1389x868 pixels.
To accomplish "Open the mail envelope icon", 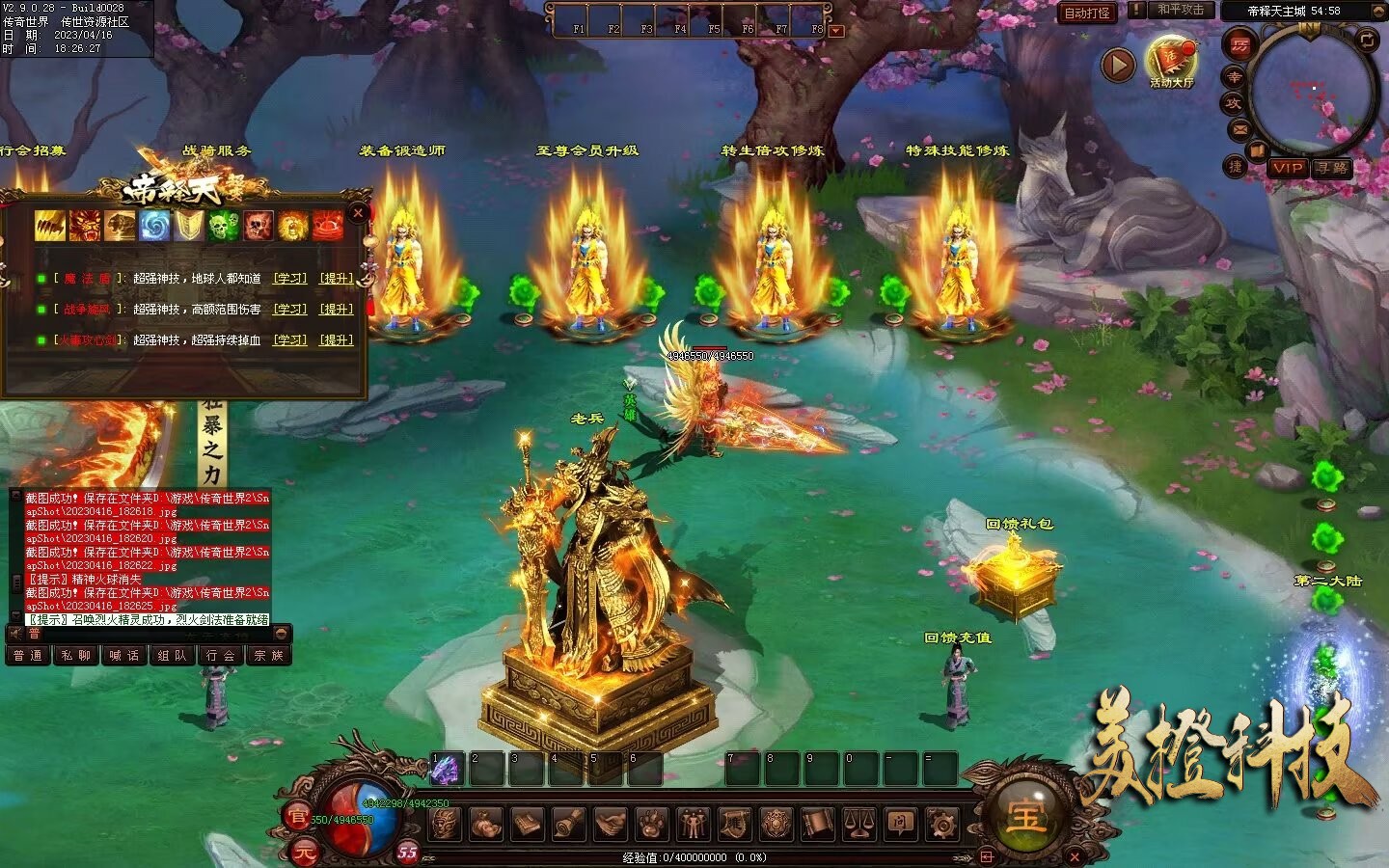I will pos(1239,129).
